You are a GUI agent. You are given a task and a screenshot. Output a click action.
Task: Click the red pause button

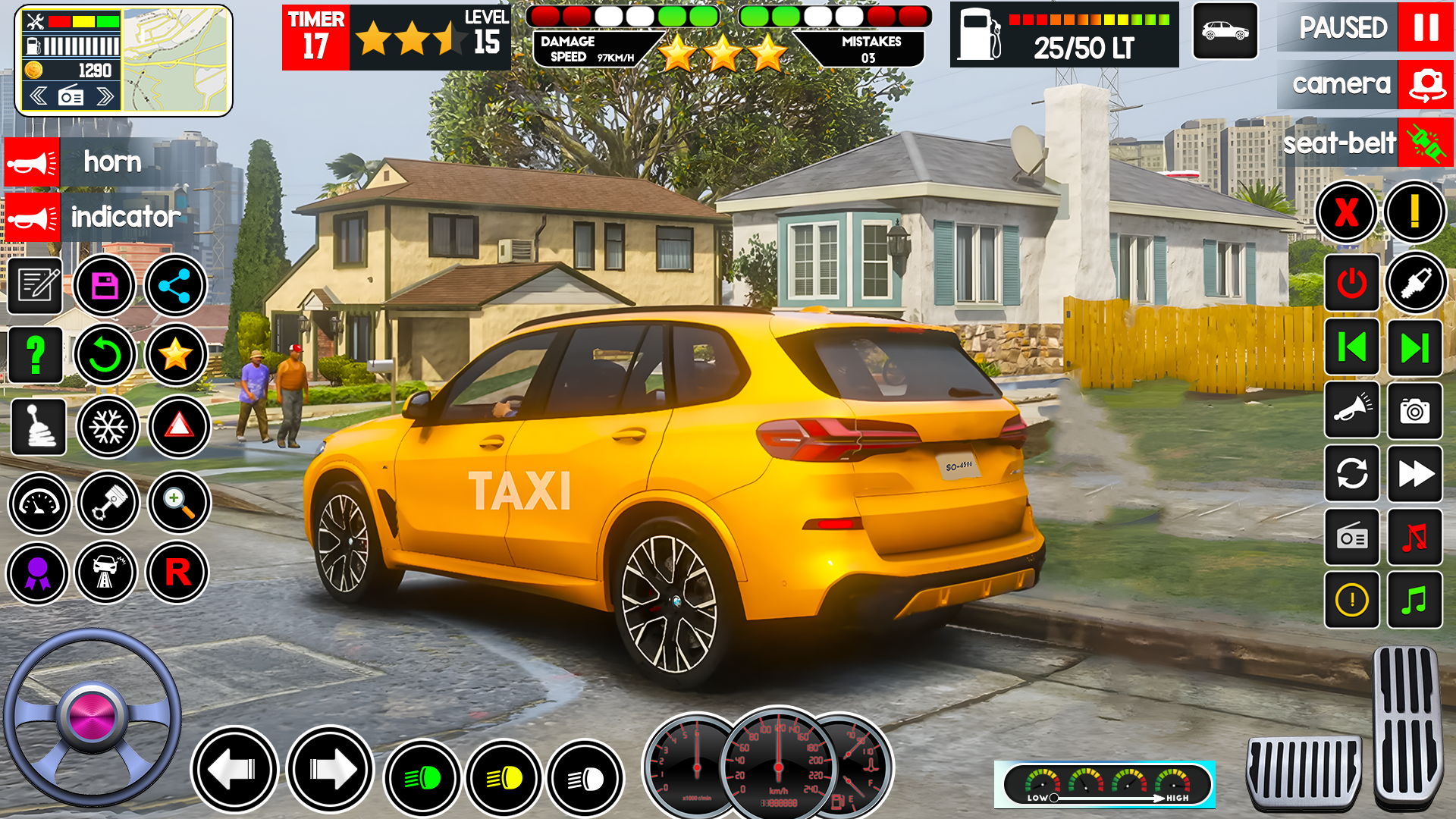(1425, 27)
